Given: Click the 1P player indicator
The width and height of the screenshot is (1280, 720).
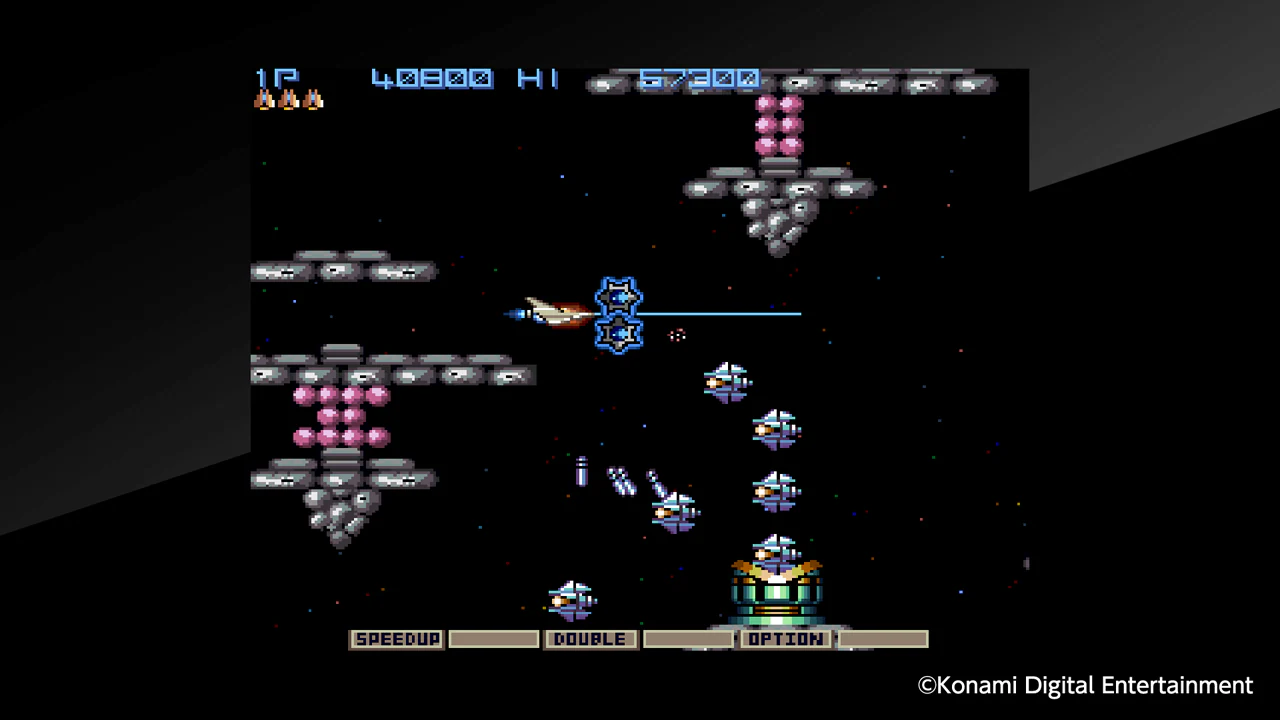Looking at the screenshot, I should click(x=276, y=78).
